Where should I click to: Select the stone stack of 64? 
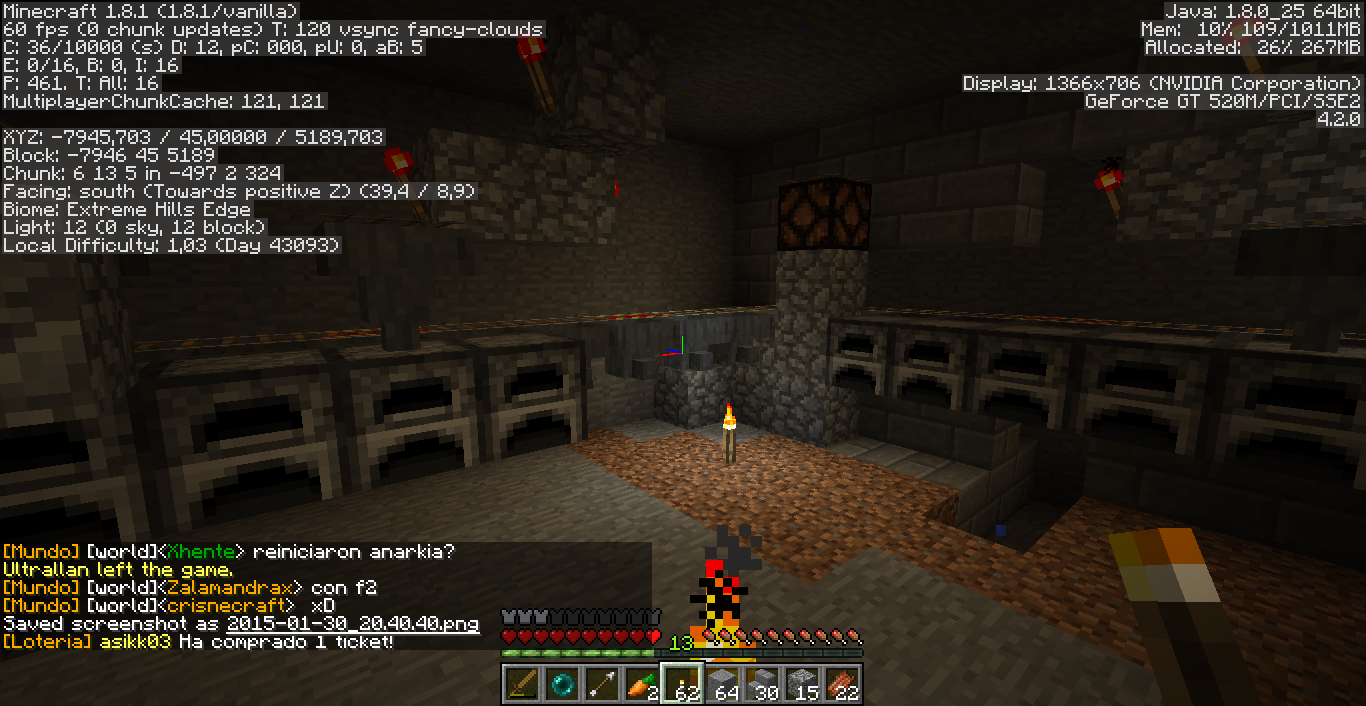722,684
